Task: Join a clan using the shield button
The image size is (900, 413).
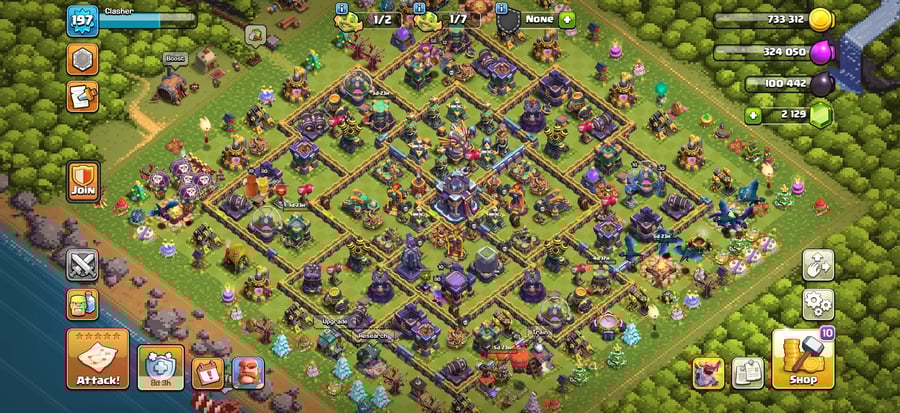Action: tap(82, 181)
